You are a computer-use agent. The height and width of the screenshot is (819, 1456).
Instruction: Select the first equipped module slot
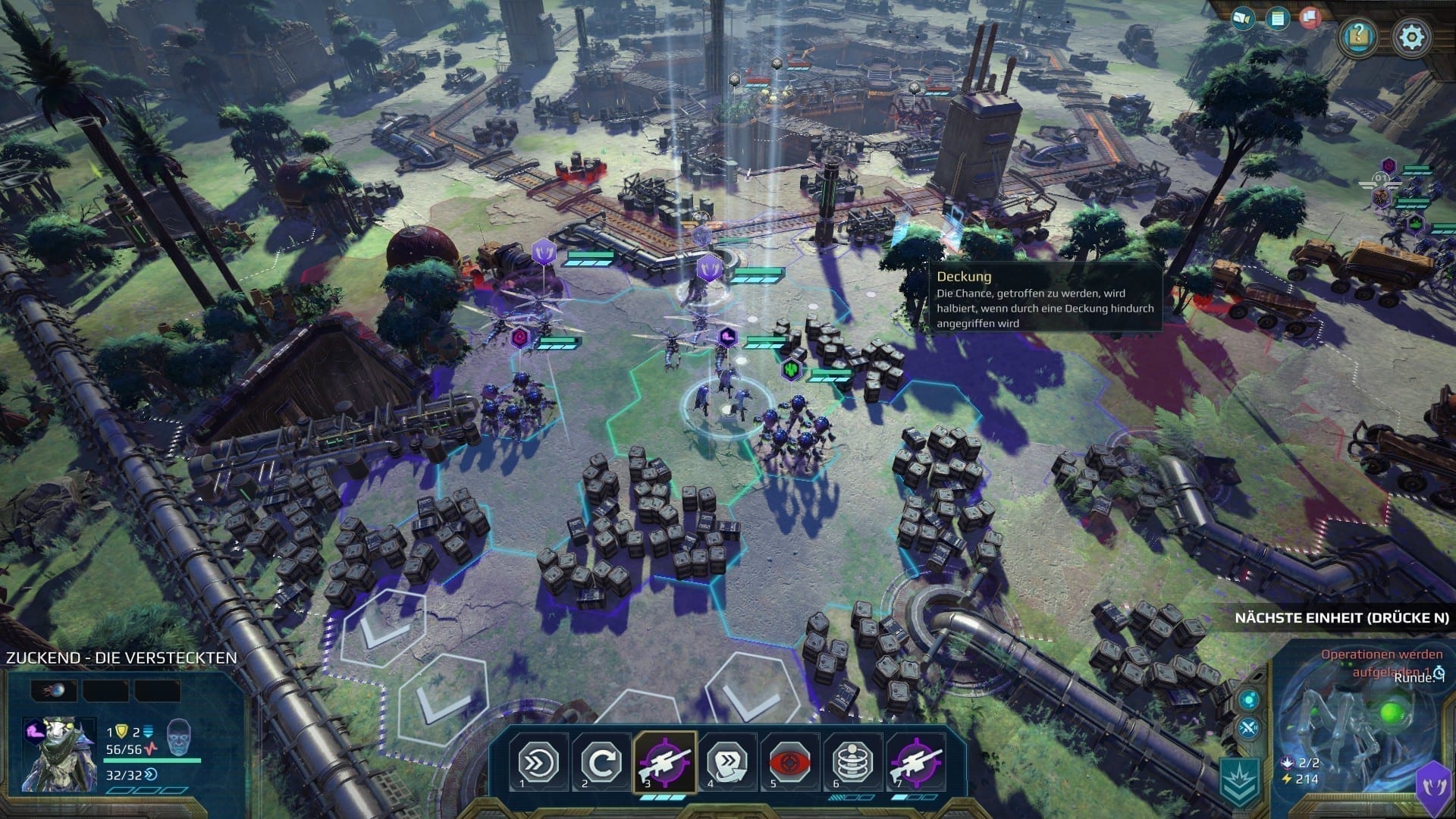pos(53,690)
